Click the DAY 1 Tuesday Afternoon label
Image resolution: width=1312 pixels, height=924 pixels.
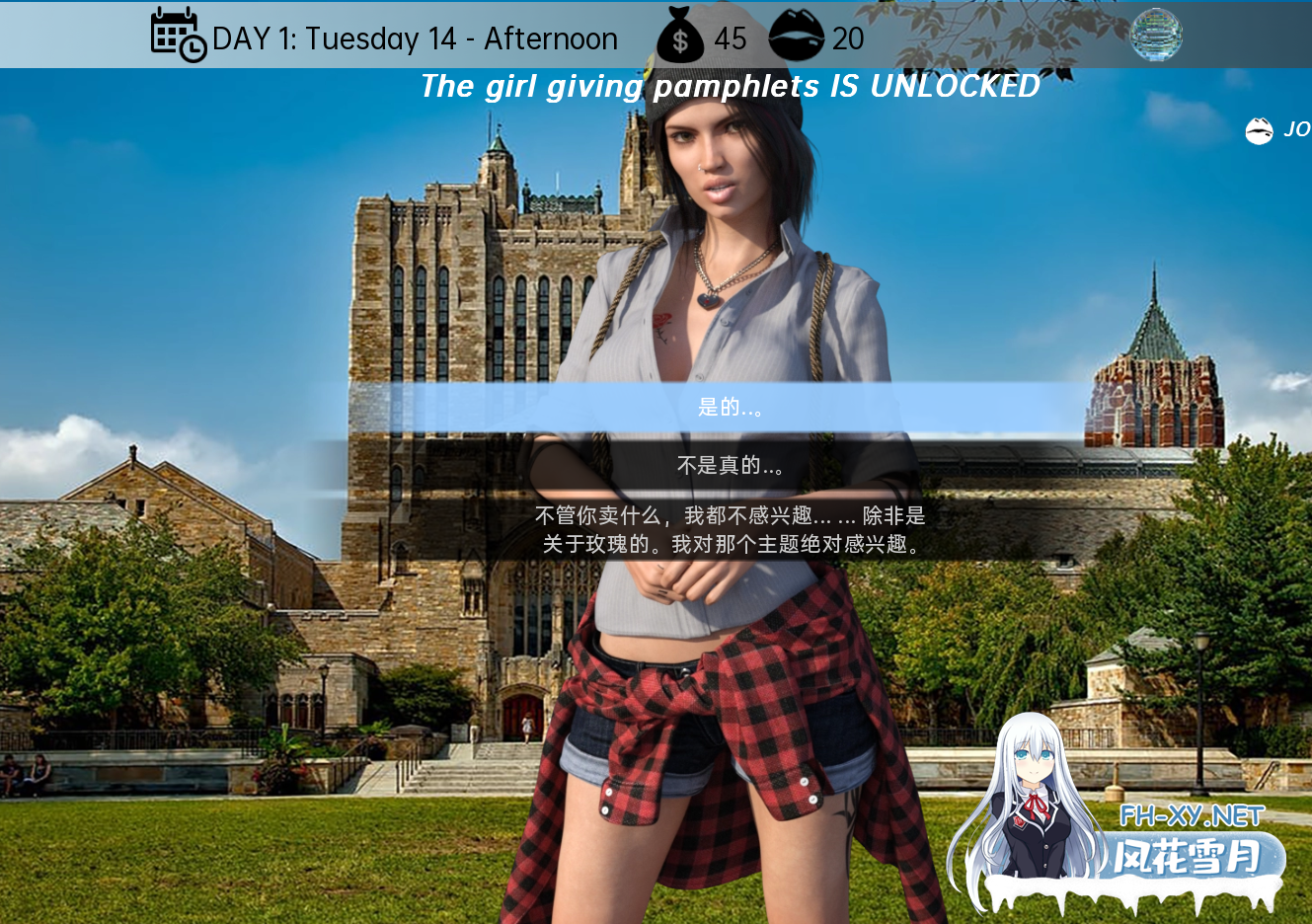pos(413,38)
